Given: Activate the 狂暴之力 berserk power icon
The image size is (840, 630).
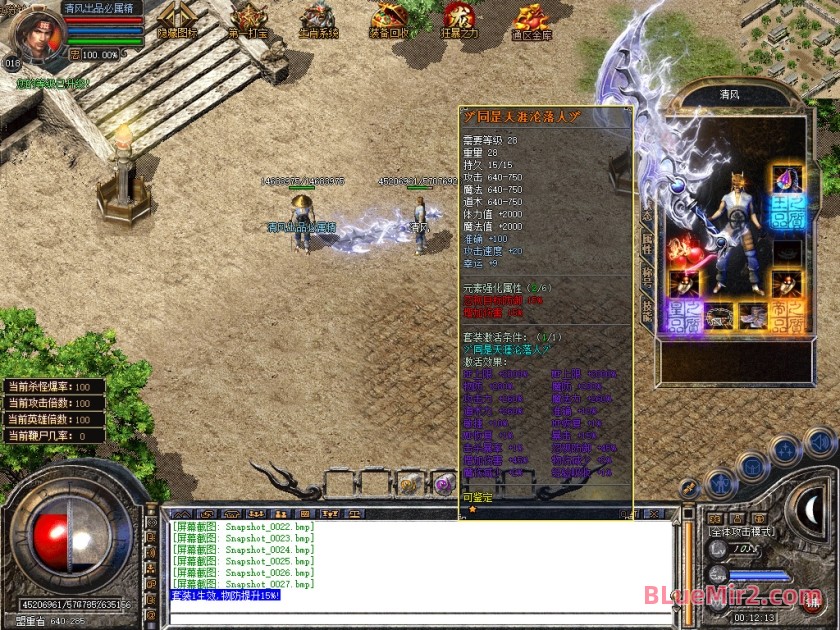Looking at the screenshot, I should 459,19.
